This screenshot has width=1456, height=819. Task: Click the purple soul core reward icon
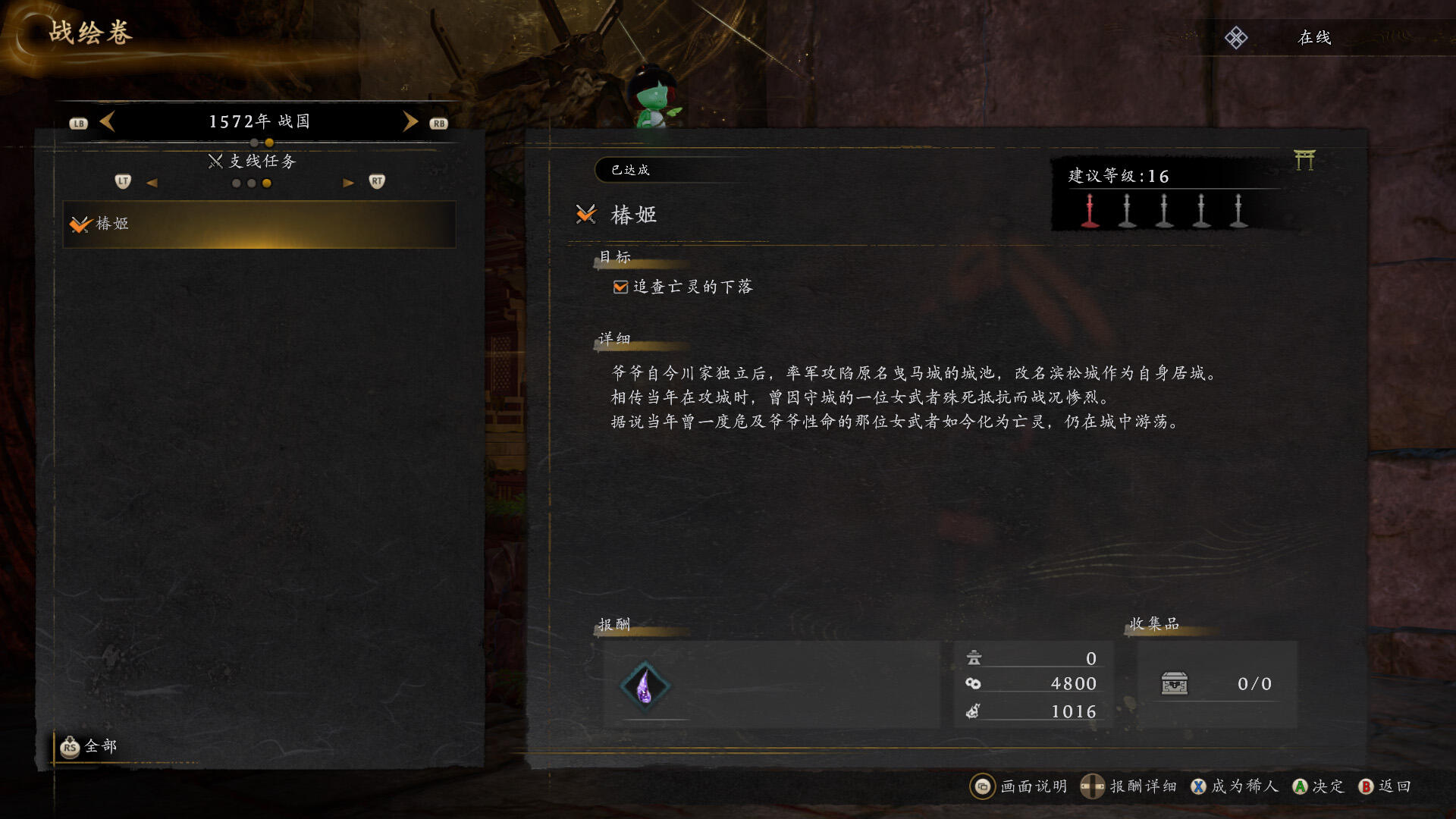[x=645, y=686]
